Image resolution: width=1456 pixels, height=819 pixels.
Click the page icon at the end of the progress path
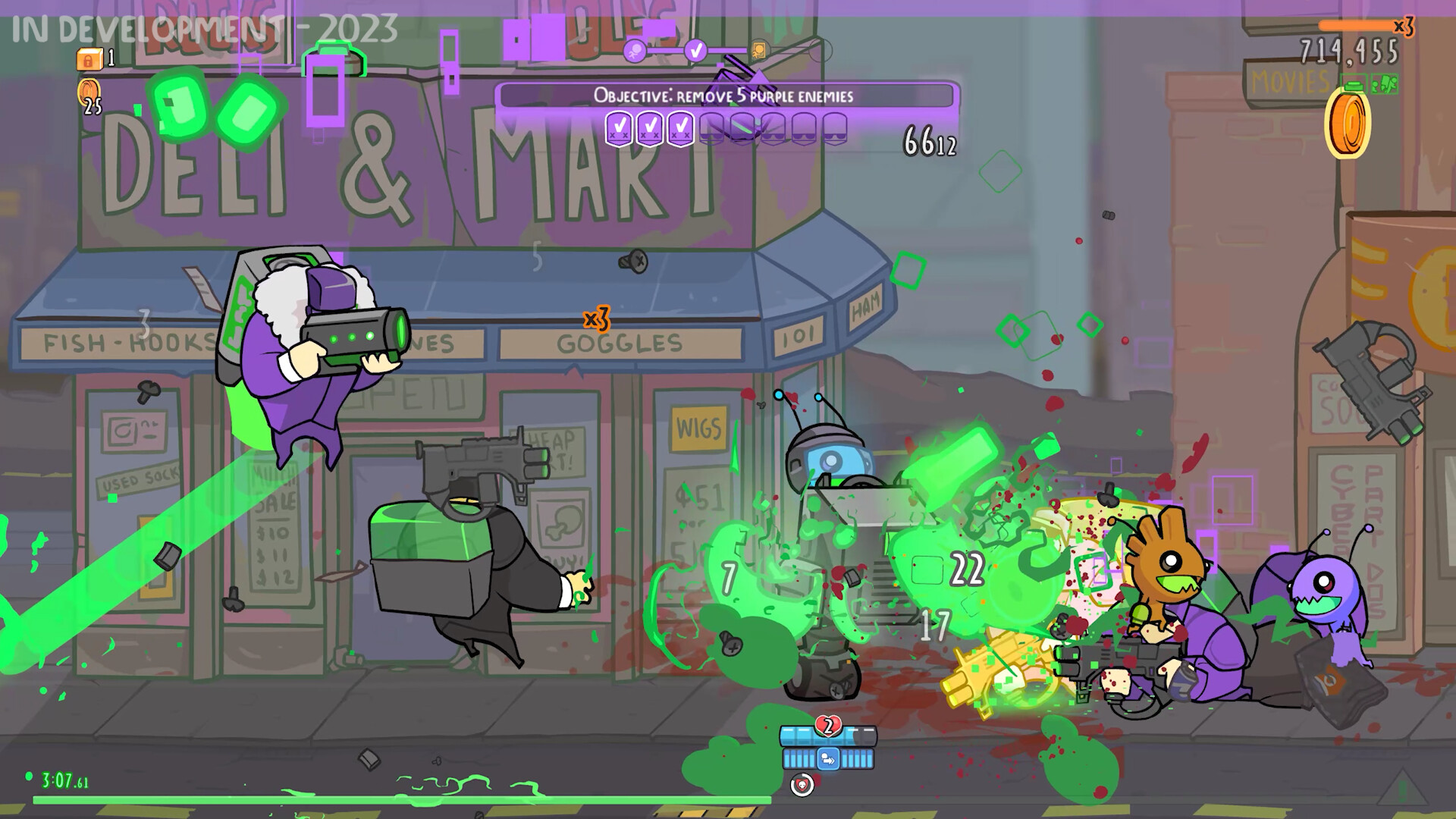tap(759, 49)
